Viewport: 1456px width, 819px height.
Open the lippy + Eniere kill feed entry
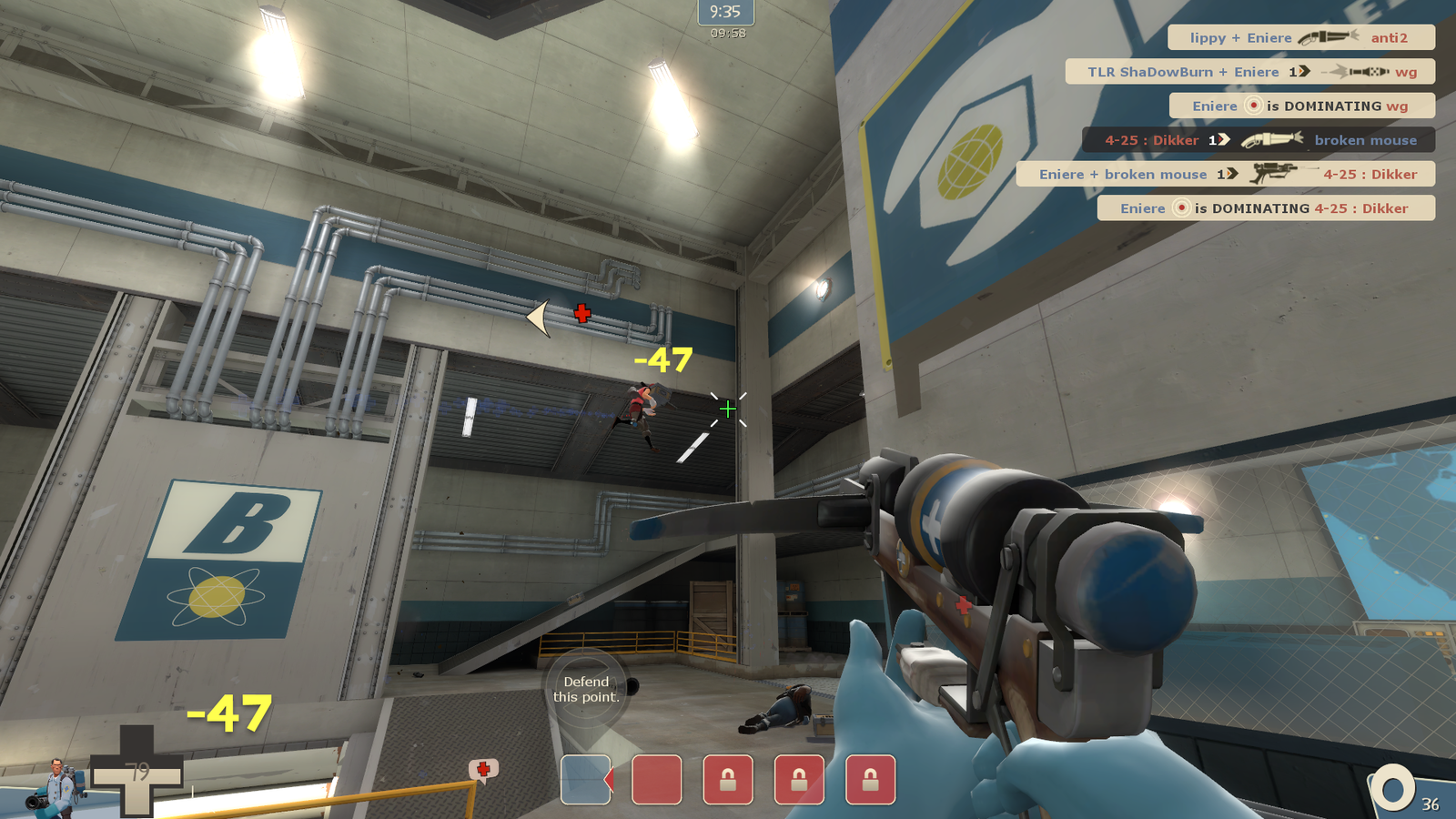click(1300, 37)
